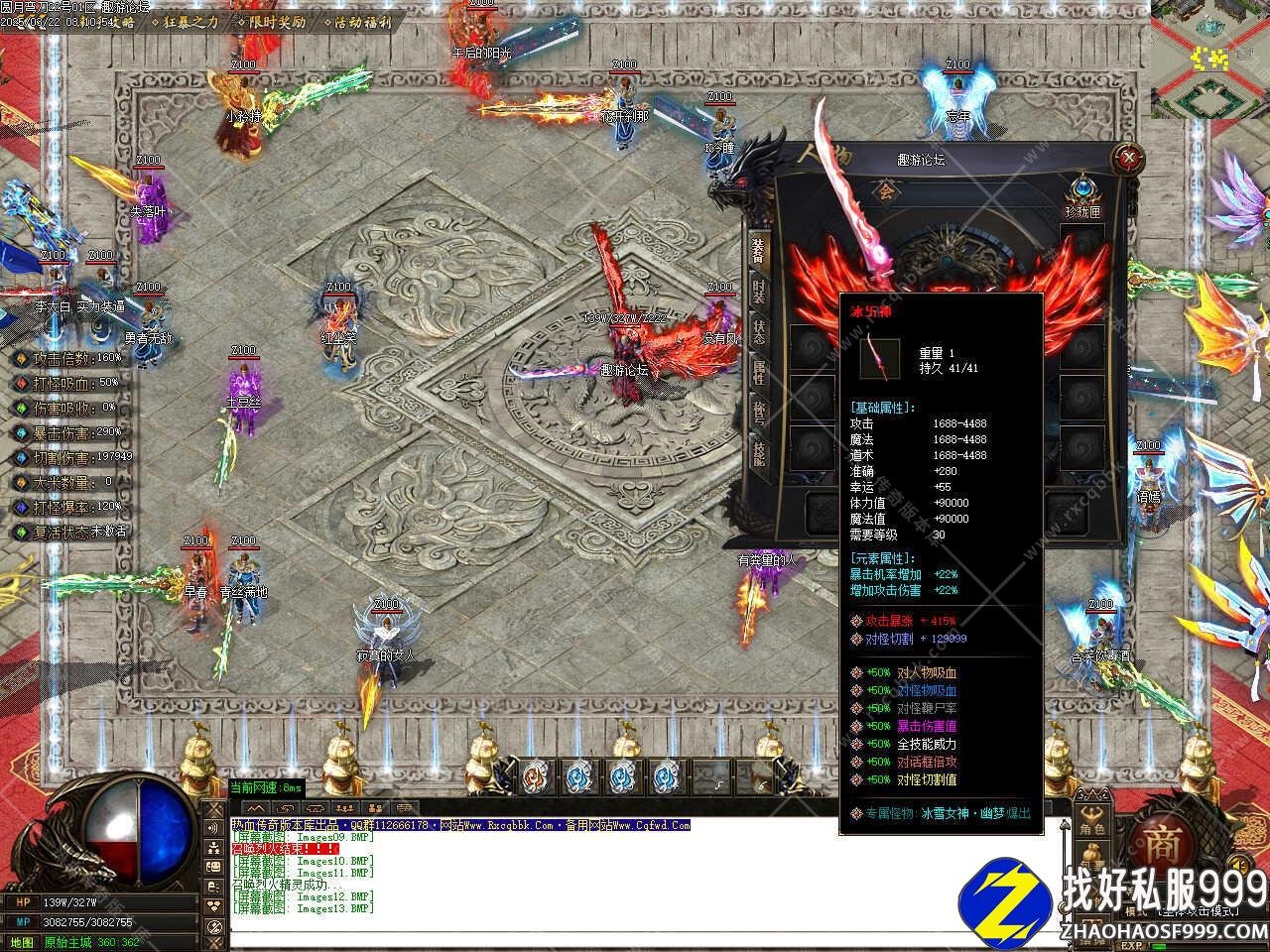The height and width of the screenshot is (952, 1270).
Task: Switch to the 称号 tab
Action: point(759,413)
